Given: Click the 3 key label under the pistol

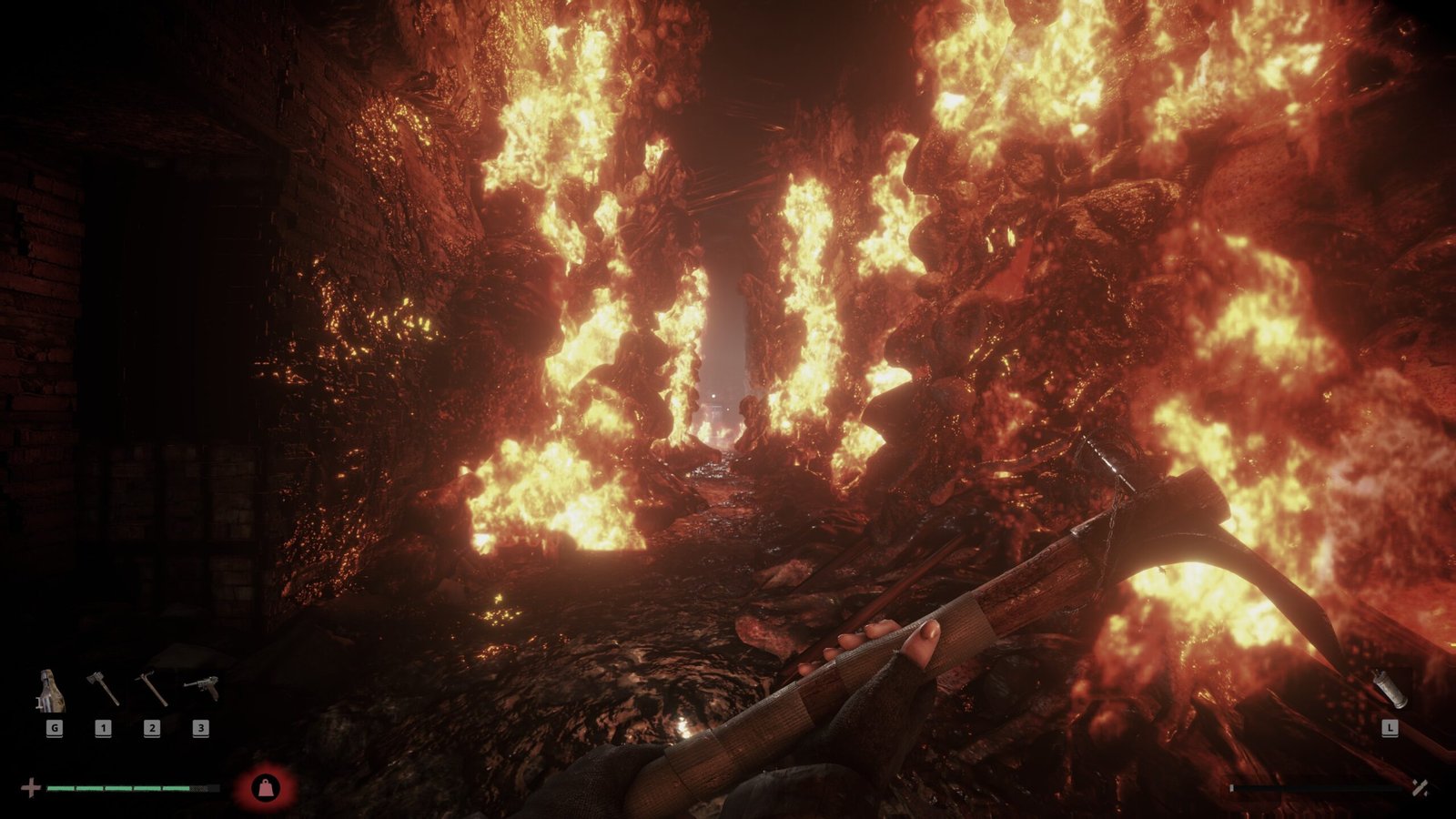Looking at the screenshot, I should pyautogui.click(x=201, y=728).
